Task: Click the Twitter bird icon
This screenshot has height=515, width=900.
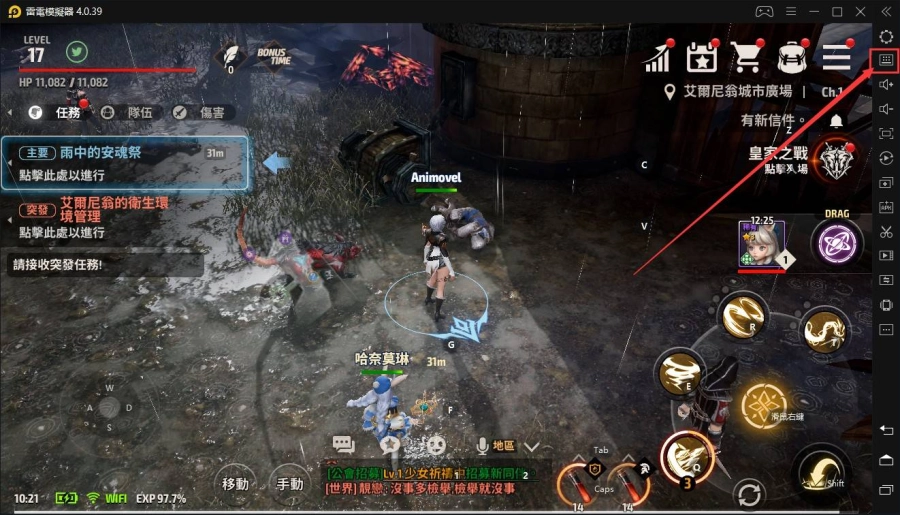Action: tap(78, 50)
